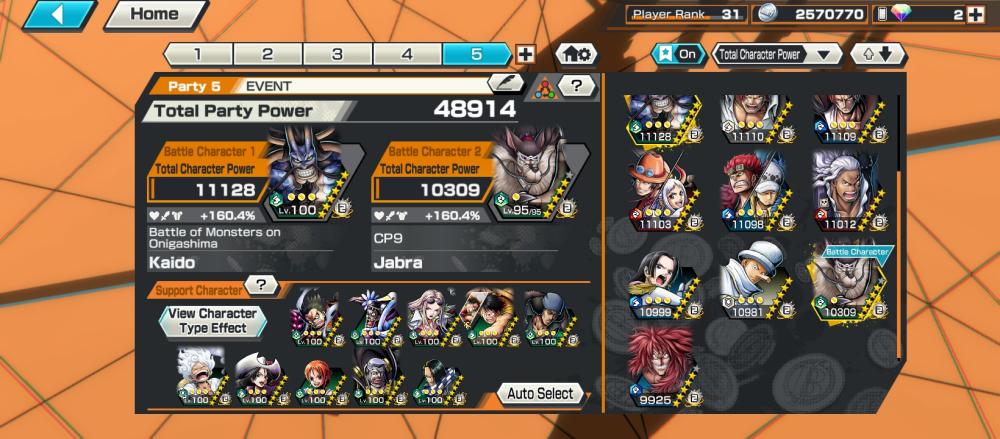Return to the Home screen

(155, 15)
